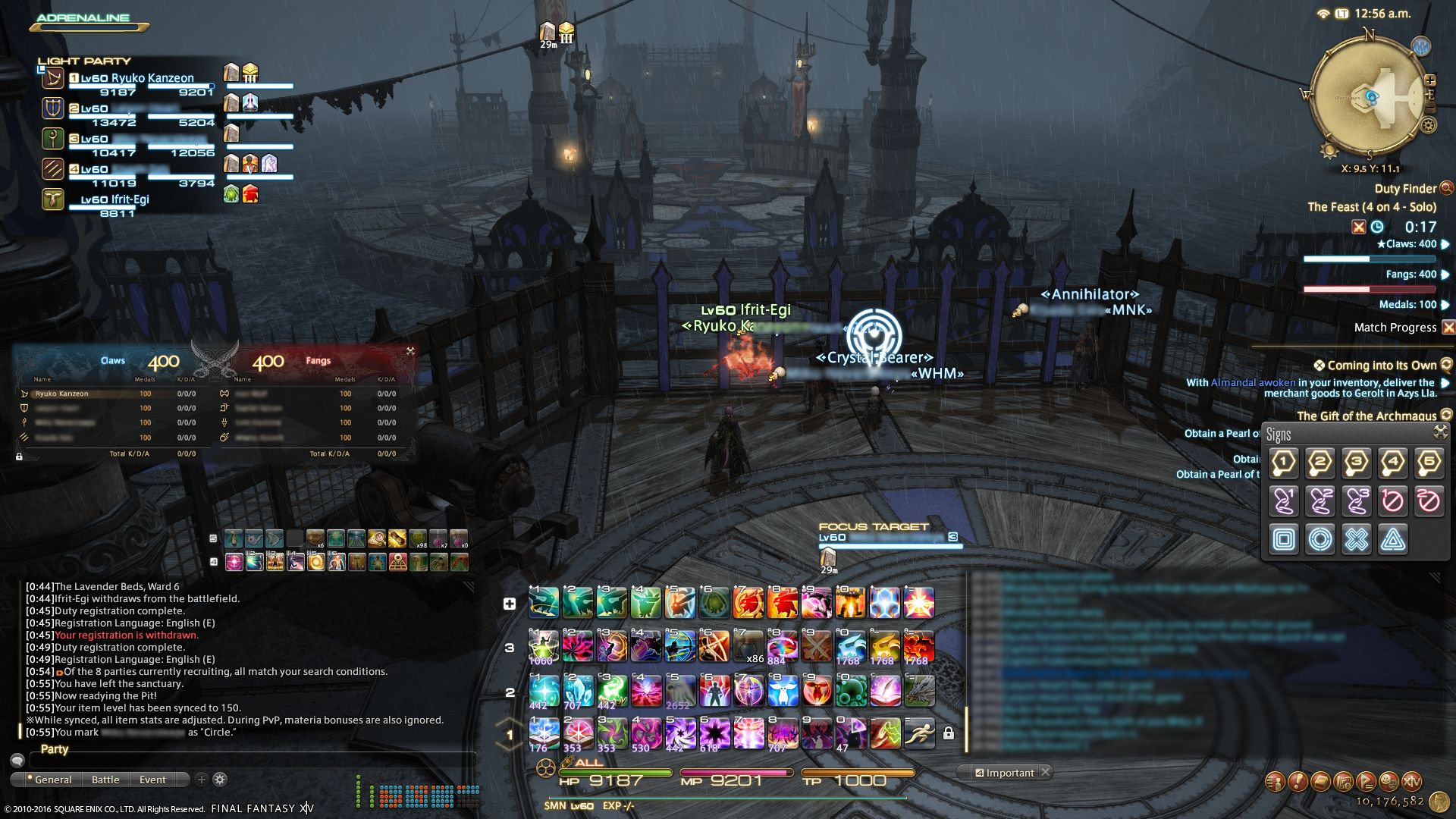
Task: Cast the dragon head ability
Action: click(x=918, y=690)
